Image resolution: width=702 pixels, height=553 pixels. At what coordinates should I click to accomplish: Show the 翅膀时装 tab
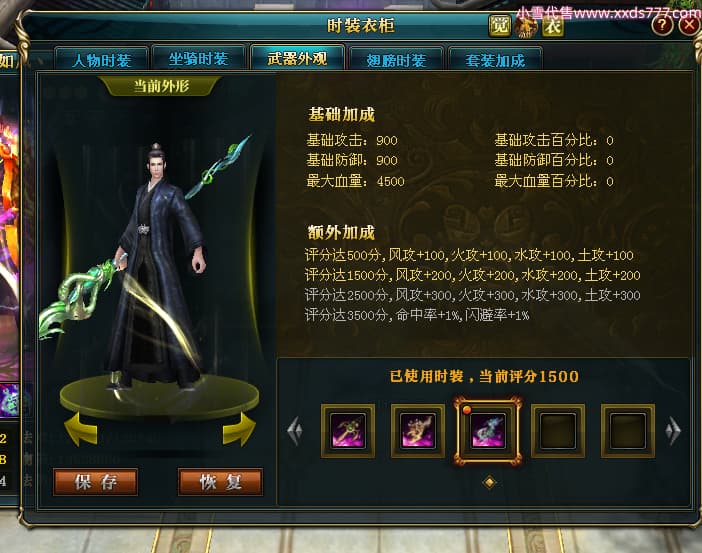coord(395,60)
